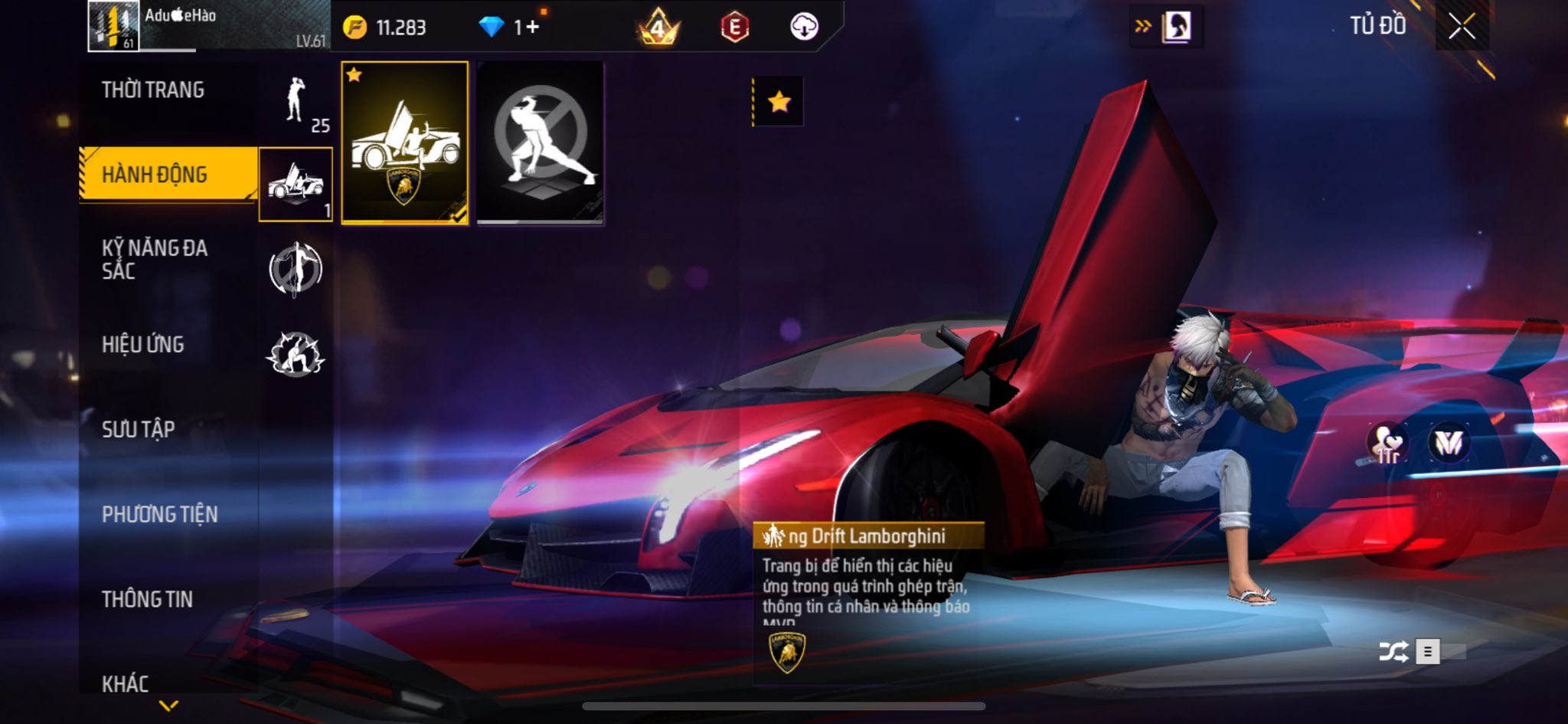Toggle the yellow star favorites filter

point(779,101)
